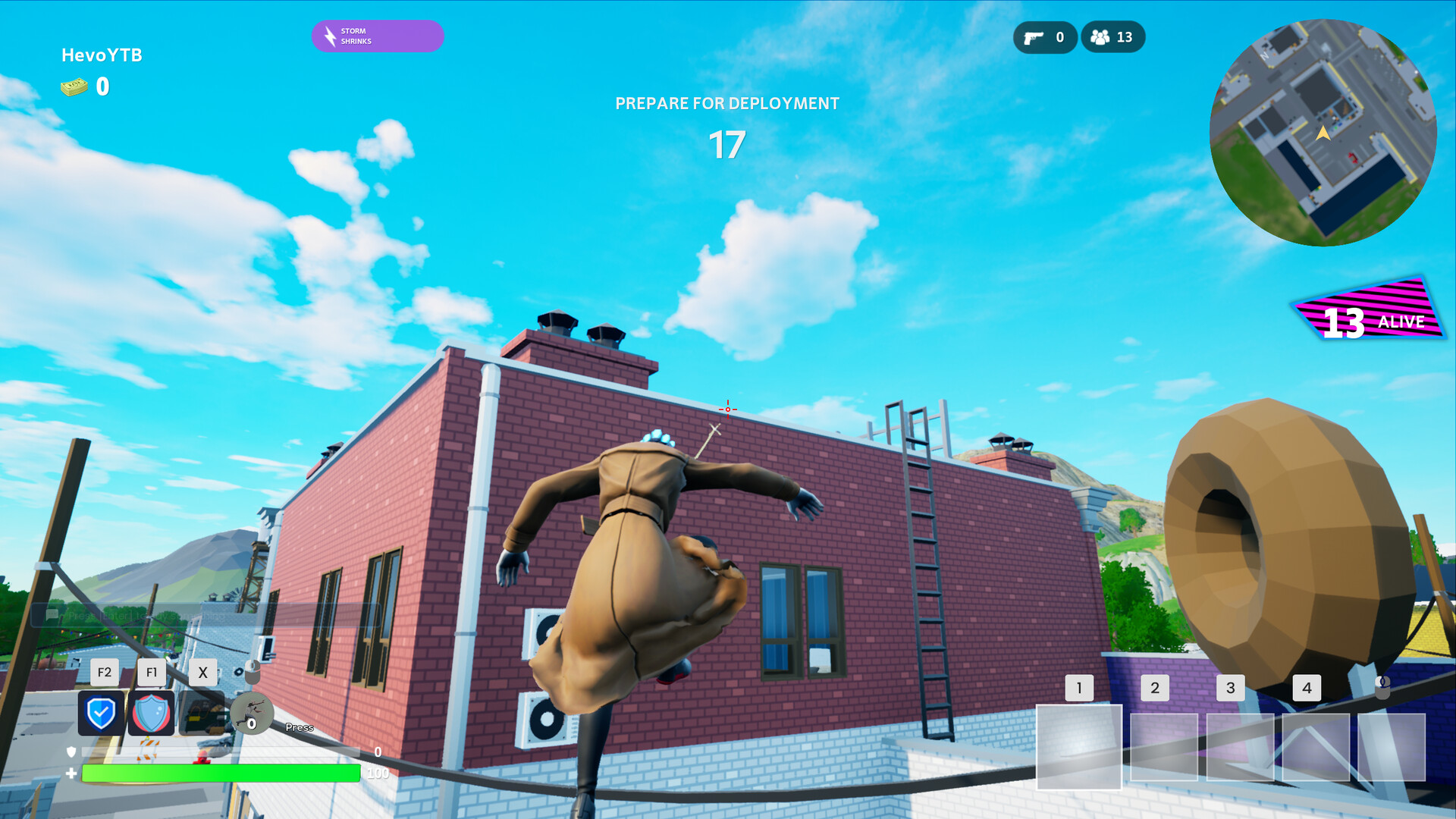Click the health cross icon near the green bar
The image size is (1456, 819).
70,773
